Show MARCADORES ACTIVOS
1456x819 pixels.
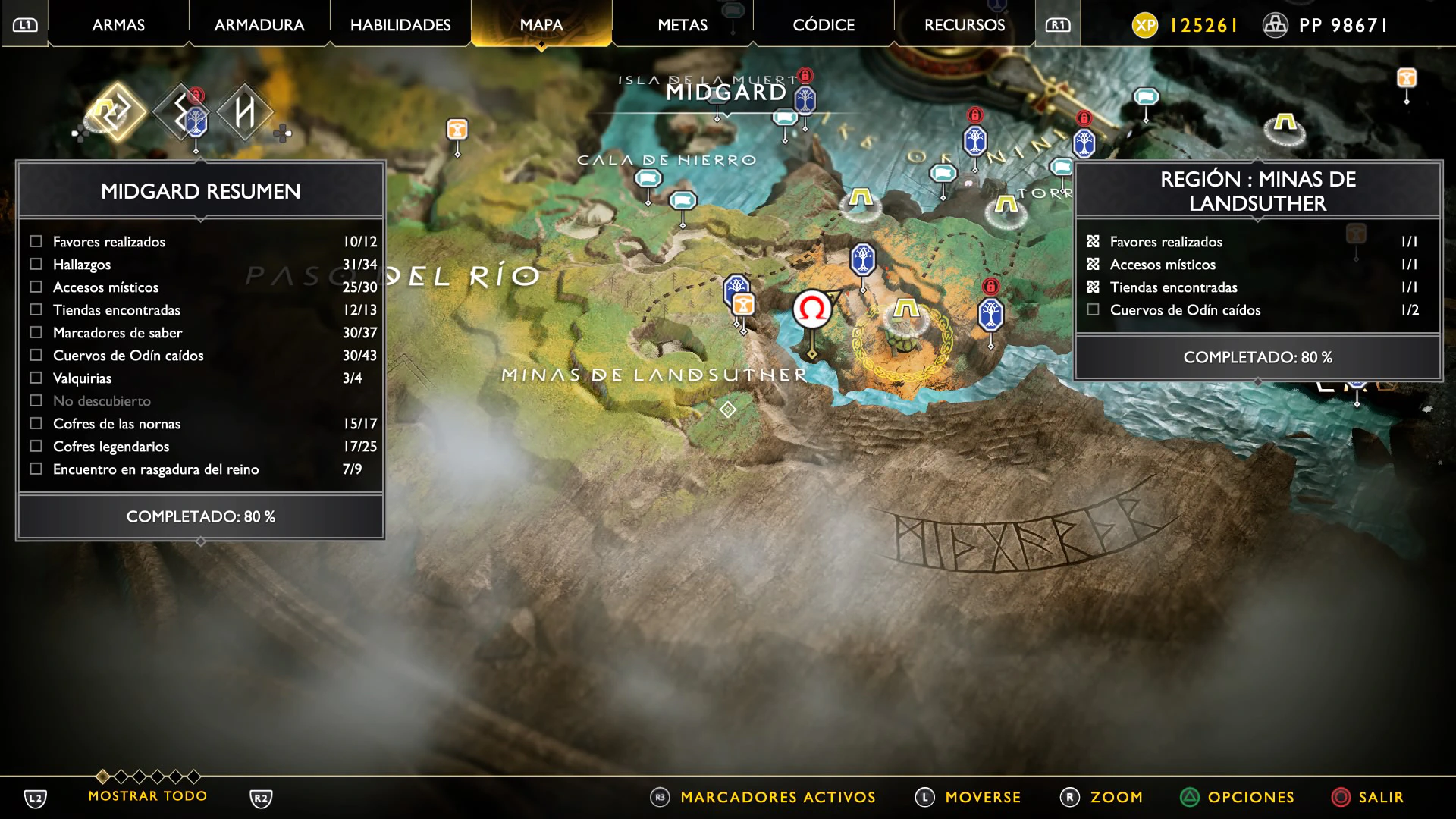pos(777,797)
